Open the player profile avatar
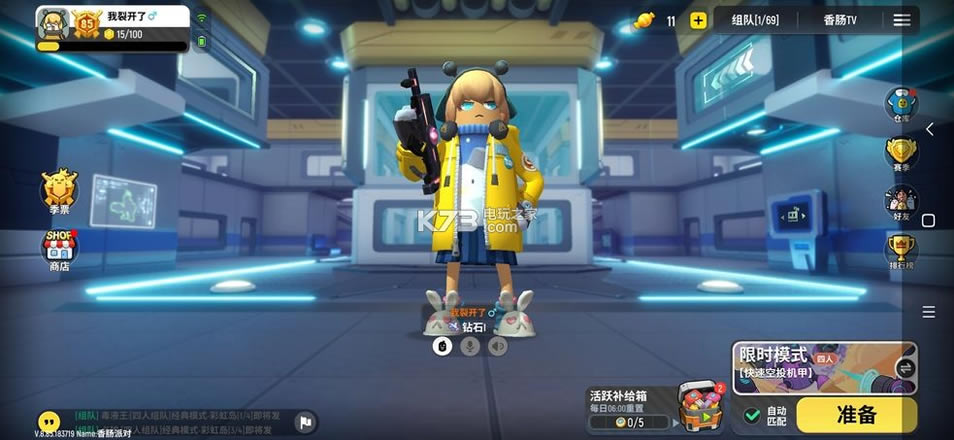Screen dimensions: 954x440 coord(52,24)
